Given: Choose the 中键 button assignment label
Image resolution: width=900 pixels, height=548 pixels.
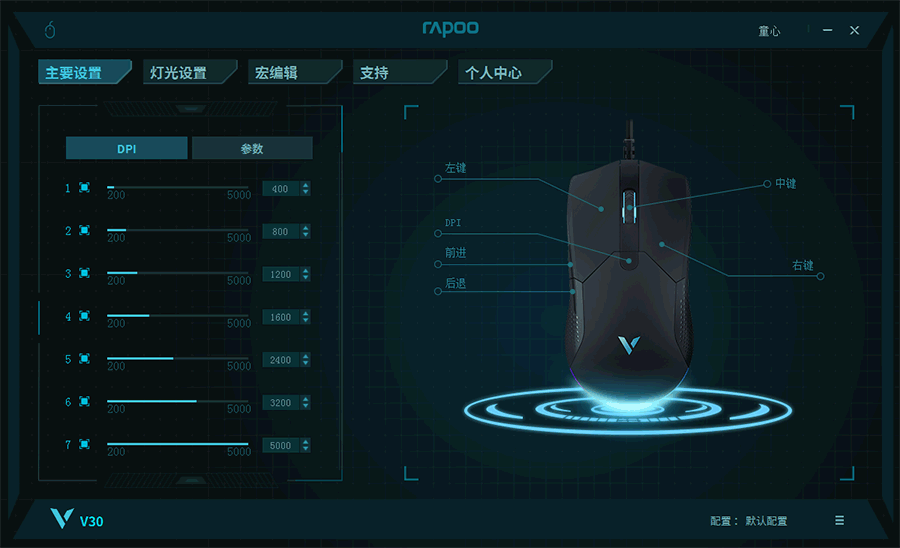Looking at the screenshot, I should pos(786,184).
